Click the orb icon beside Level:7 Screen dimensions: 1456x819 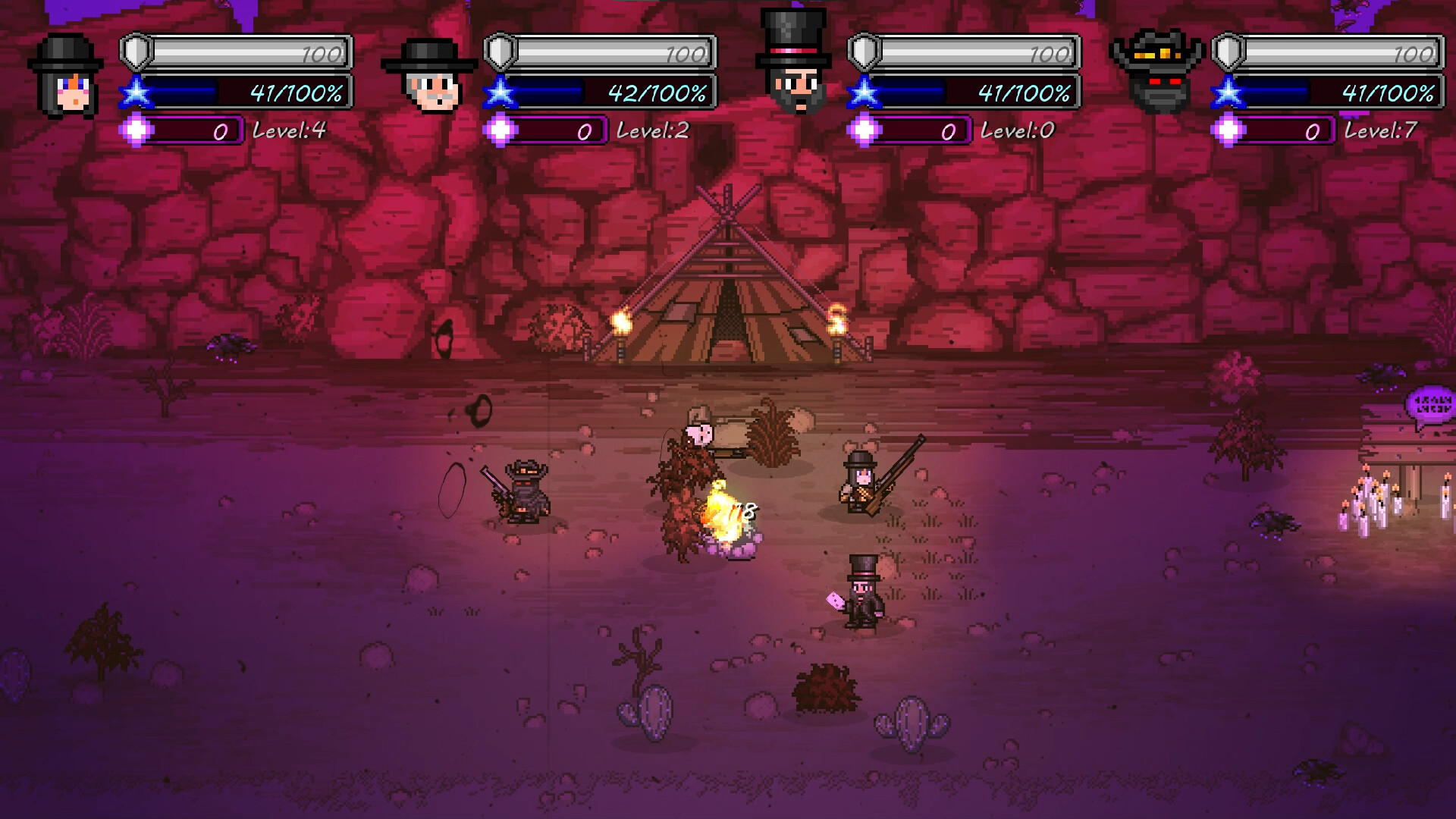(x=1229, y=130)
